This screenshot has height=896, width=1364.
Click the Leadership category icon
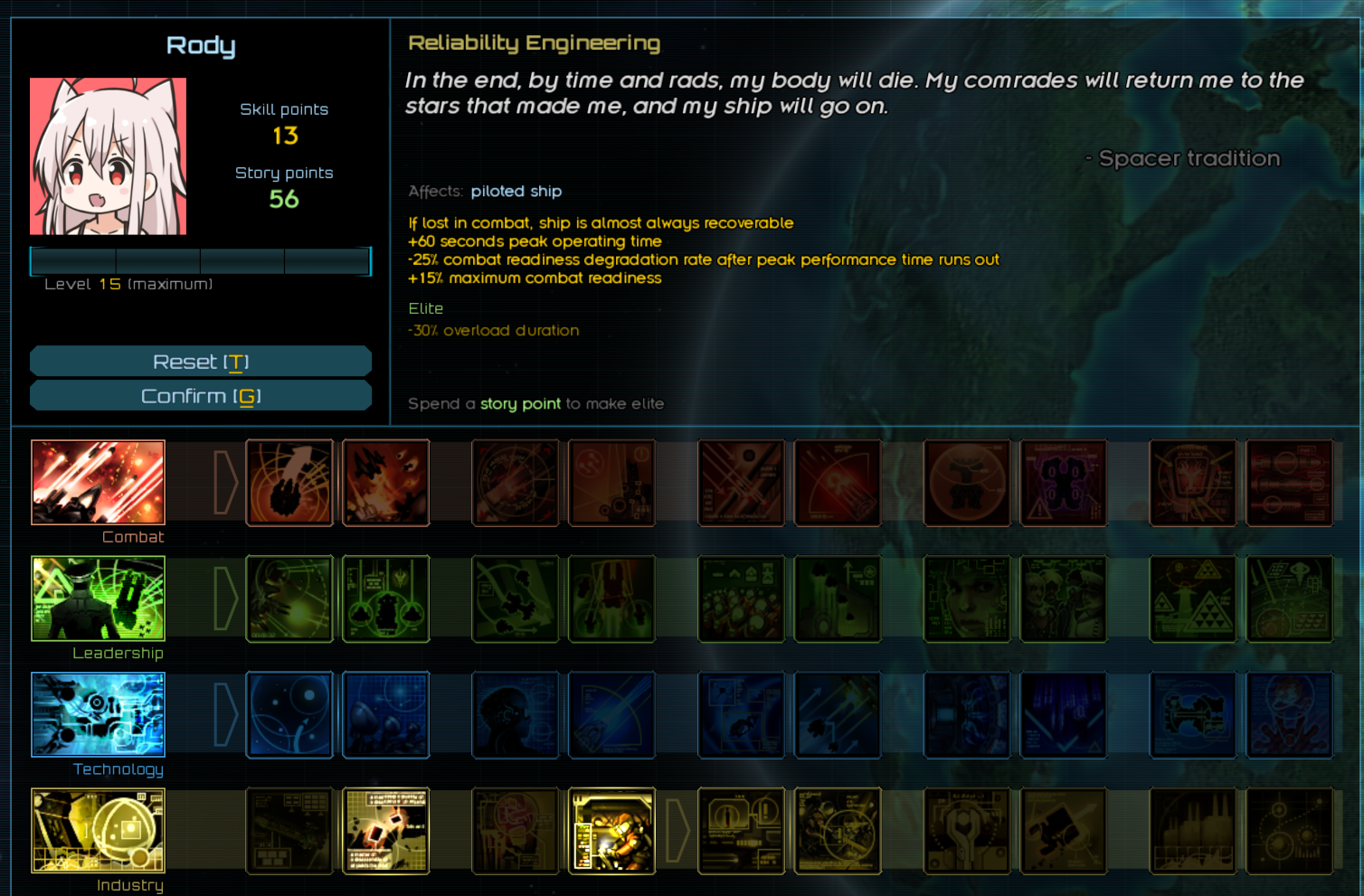point(98,599)
